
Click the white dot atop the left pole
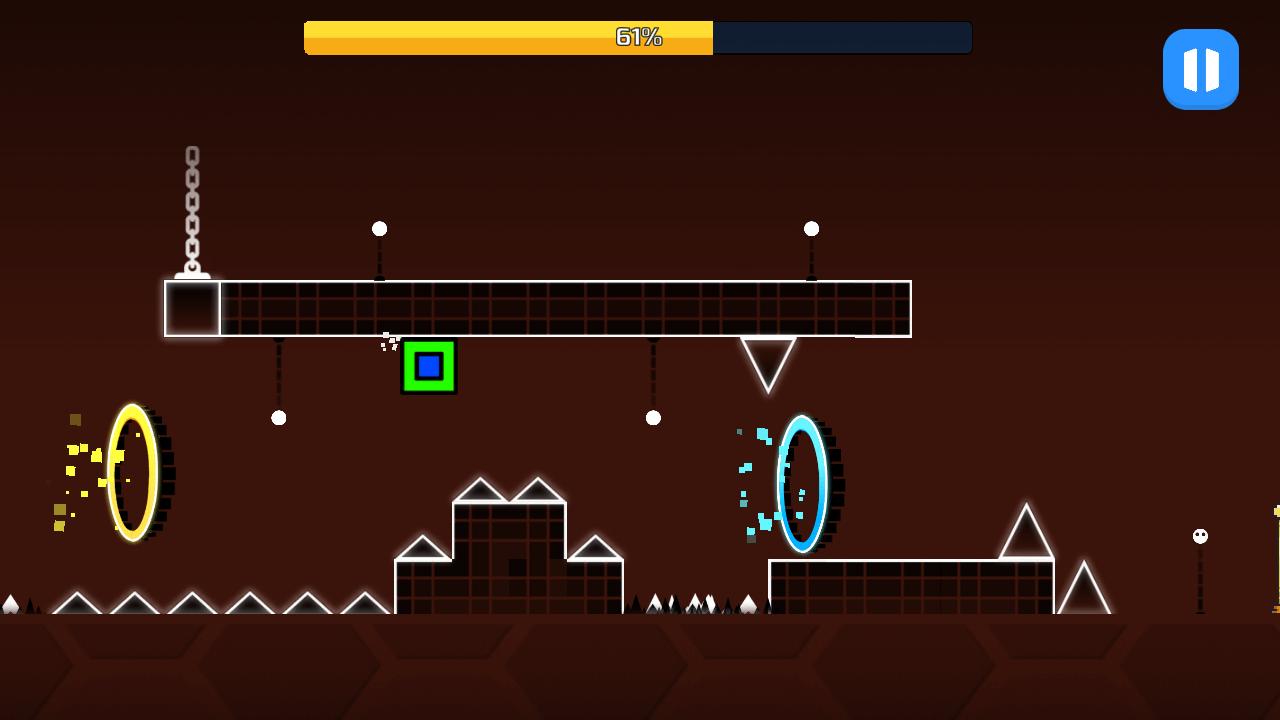379,228
